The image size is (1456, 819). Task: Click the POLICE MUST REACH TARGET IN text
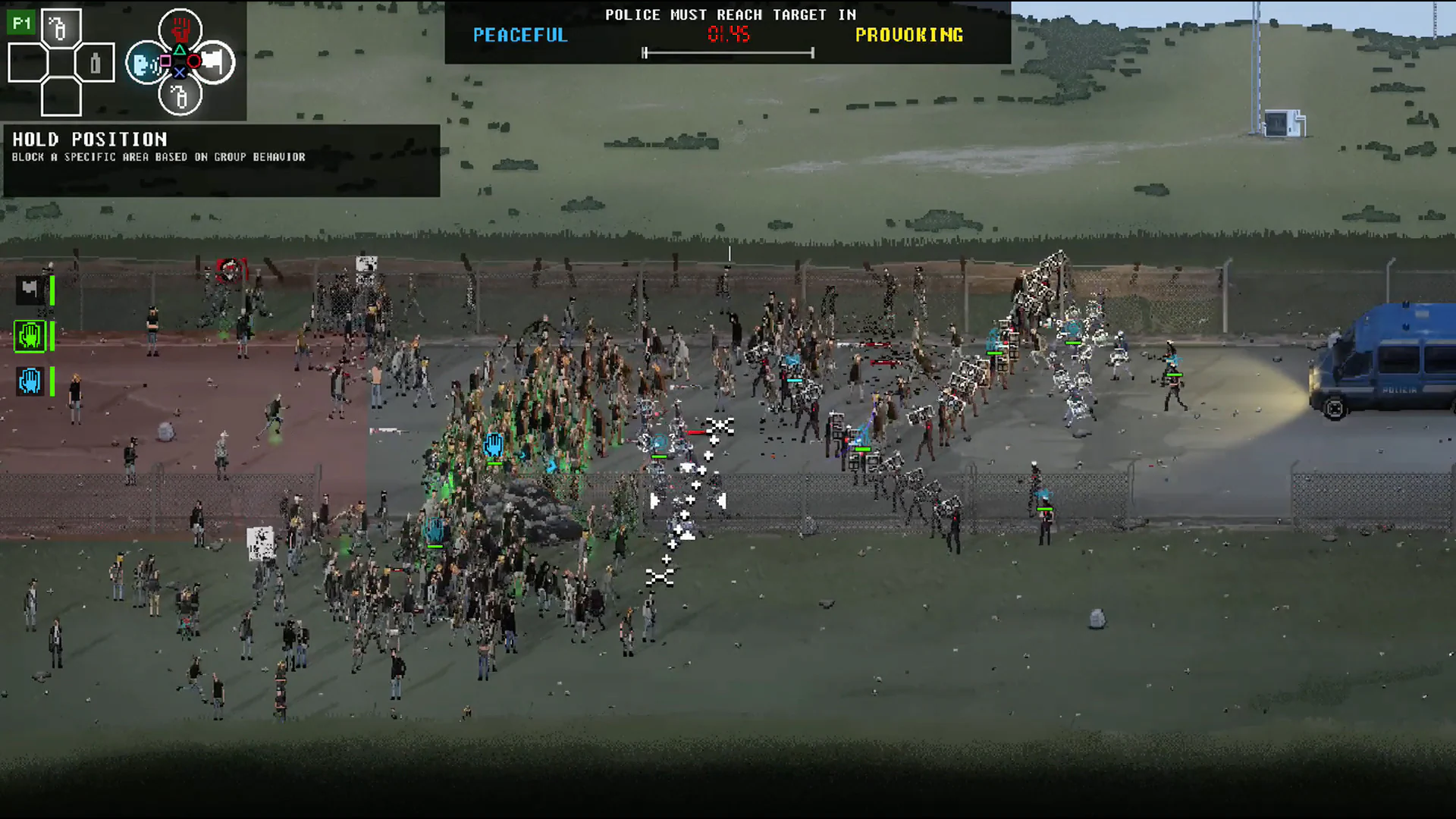pyautogui.click(x=730, y=14)
